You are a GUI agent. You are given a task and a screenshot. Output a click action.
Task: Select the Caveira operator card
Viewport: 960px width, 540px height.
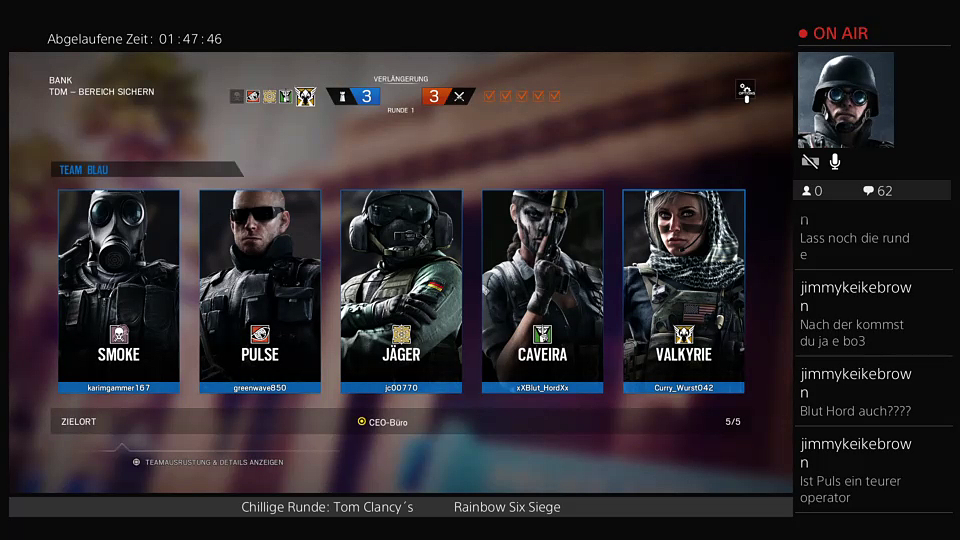pos(542,290)
